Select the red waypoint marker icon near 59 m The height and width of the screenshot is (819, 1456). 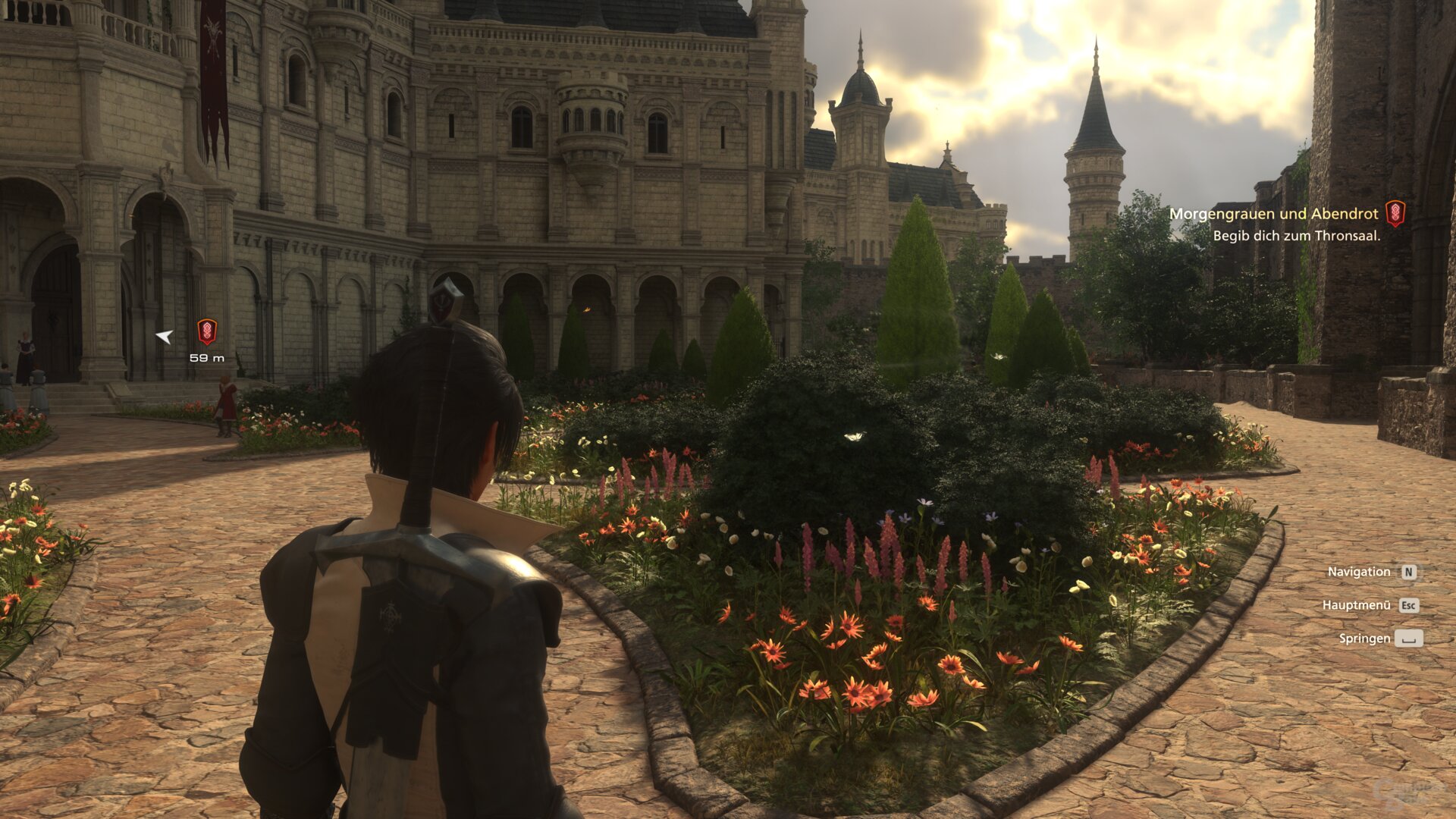pyautogui.click(x=206, y=331)
